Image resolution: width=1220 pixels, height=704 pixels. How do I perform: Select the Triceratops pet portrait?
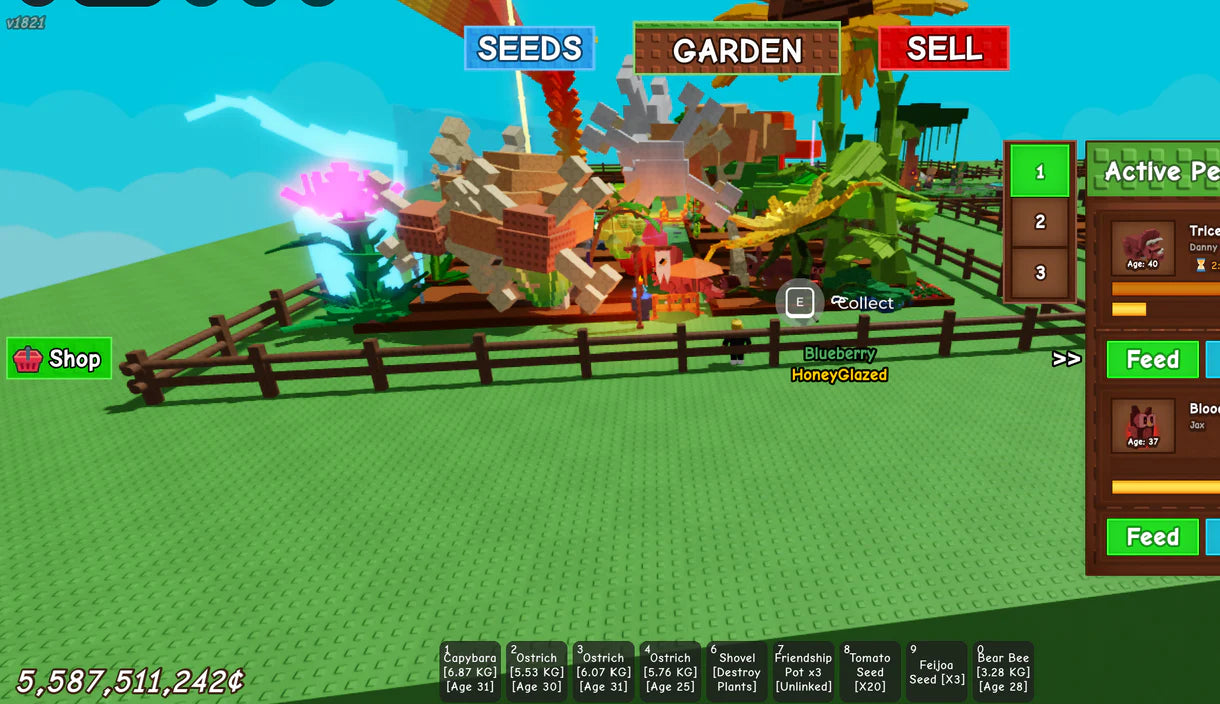tap(1142, 248)
